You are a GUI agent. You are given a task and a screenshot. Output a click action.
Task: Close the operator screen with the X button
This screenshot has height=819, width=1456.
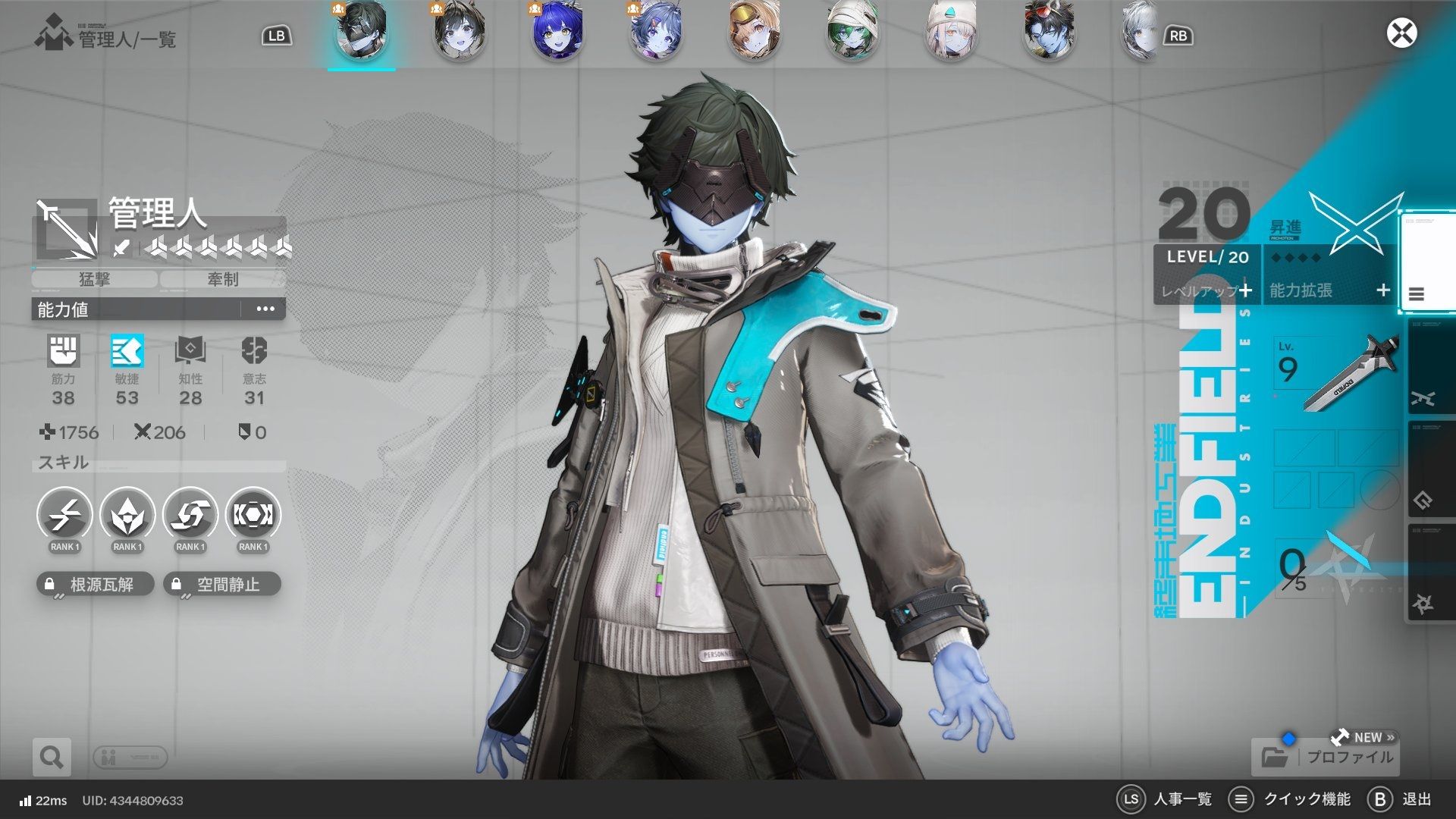pos(1401,33)
